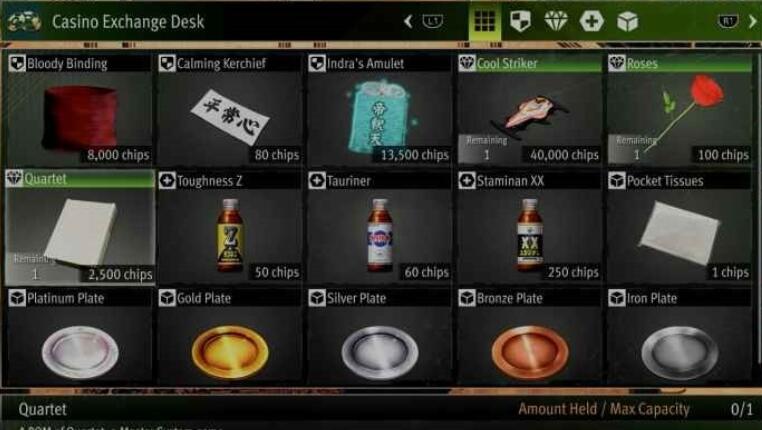The width and height of the screenshot is (762, 430).
Task: Show the box miscellaneous items tab
Action: (627, 21)
